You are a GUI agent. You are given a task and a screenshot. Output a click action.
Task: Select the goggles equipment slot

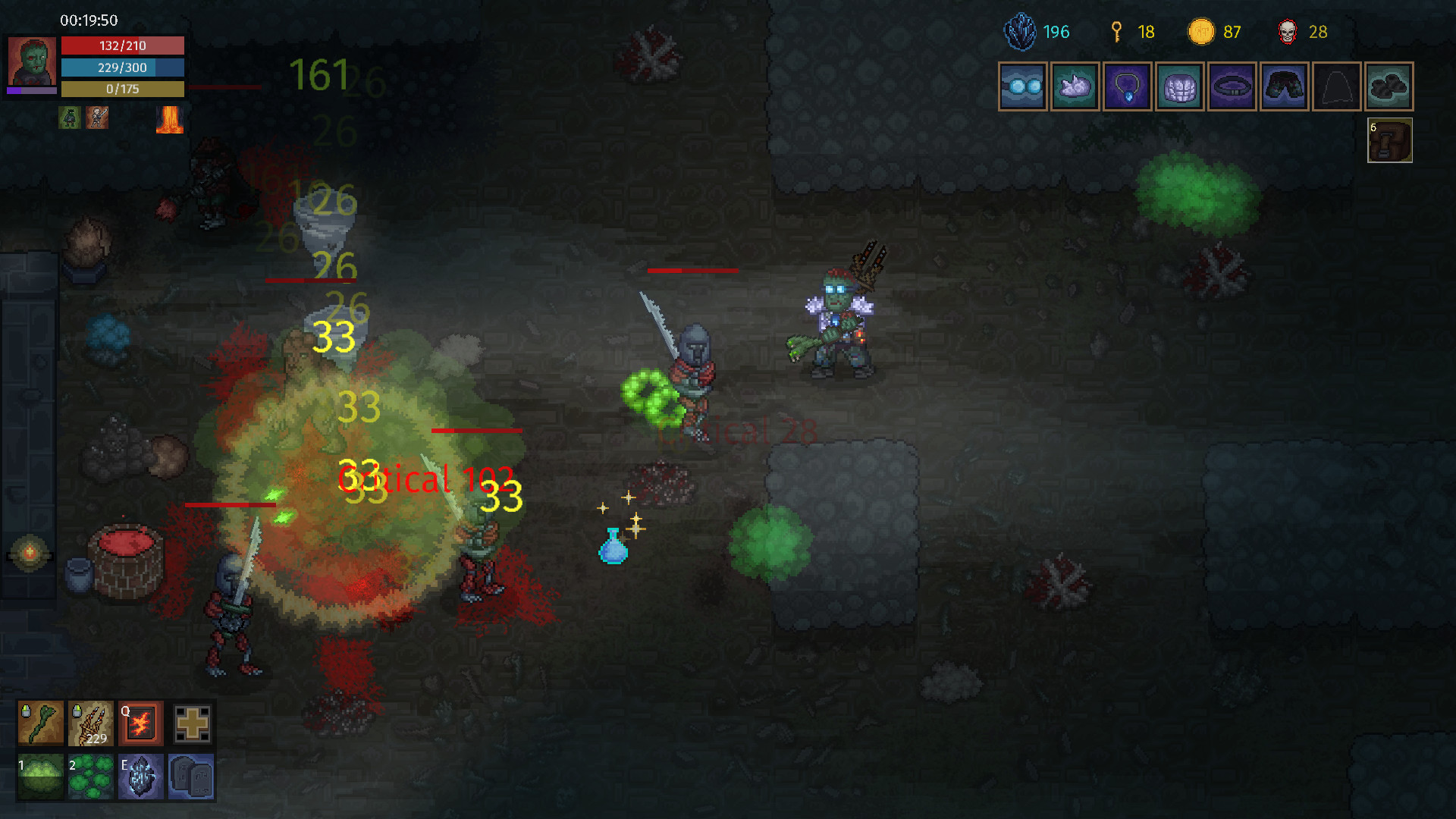coord(1022,86)
